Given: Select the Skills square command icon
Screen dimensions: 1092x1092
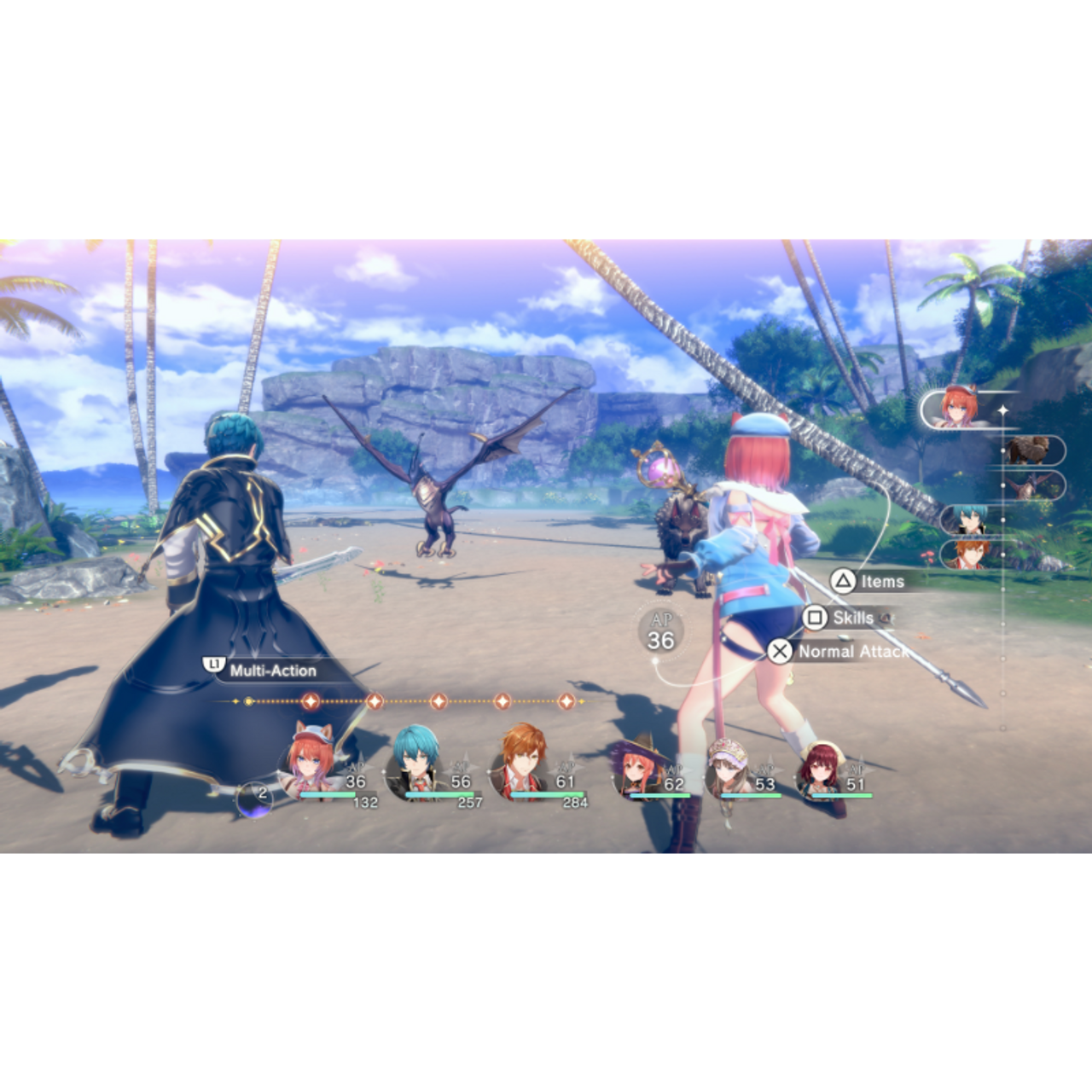Looking at the screenshot, I should point(813,616).
